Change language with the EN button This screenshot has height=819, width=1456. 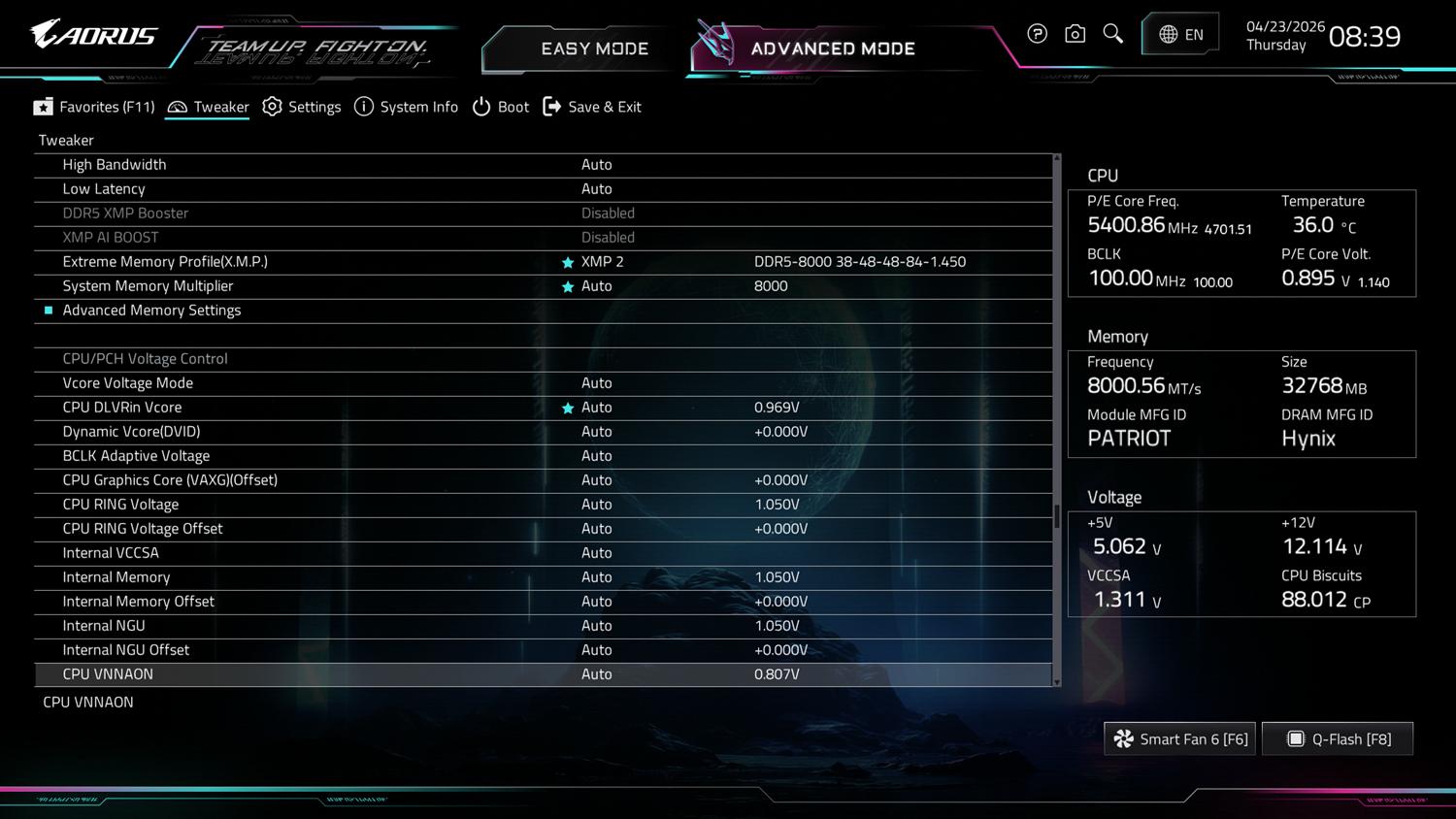pyautogui.click(x=1180, y=35)
